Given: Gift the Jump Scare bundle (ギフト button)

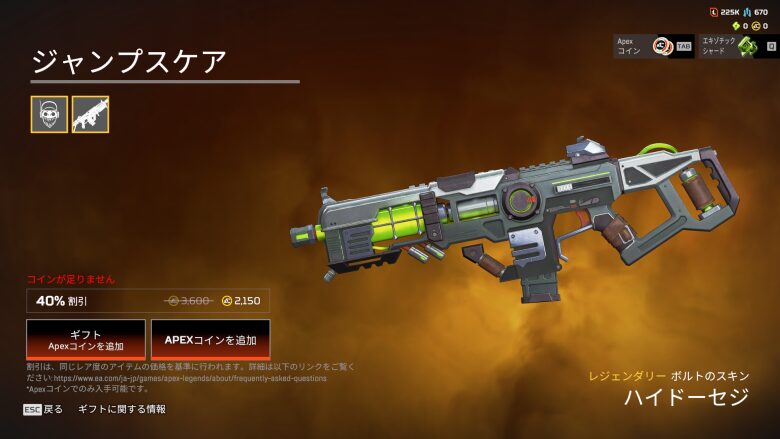Looking at the screenshot, I should click(x=86, y=340).
